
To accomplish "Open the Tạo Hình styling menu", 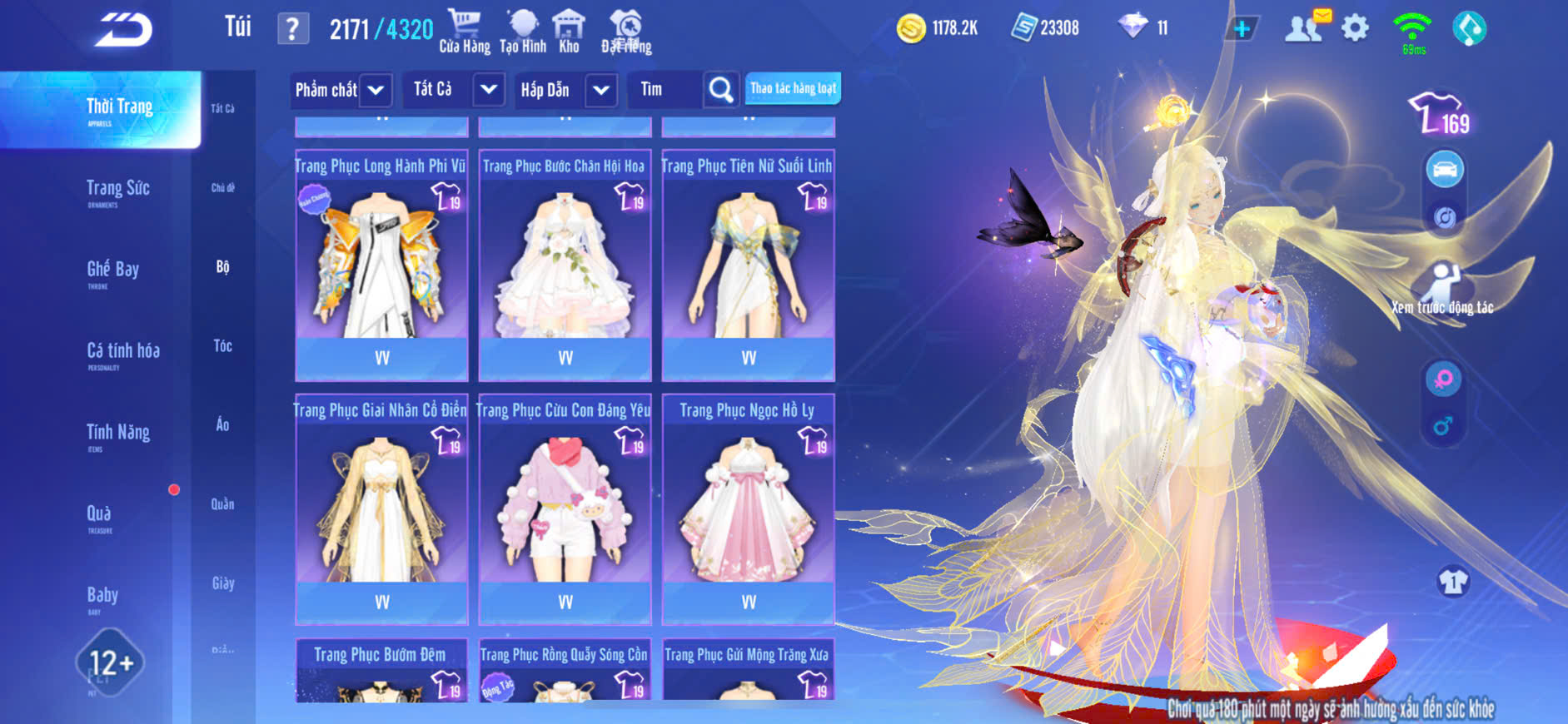I will tap(523, 32).
